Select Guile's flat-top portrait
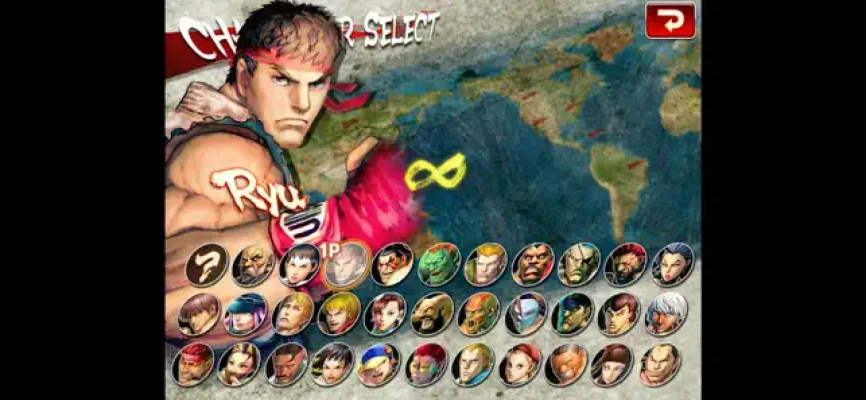 point(486,266)
